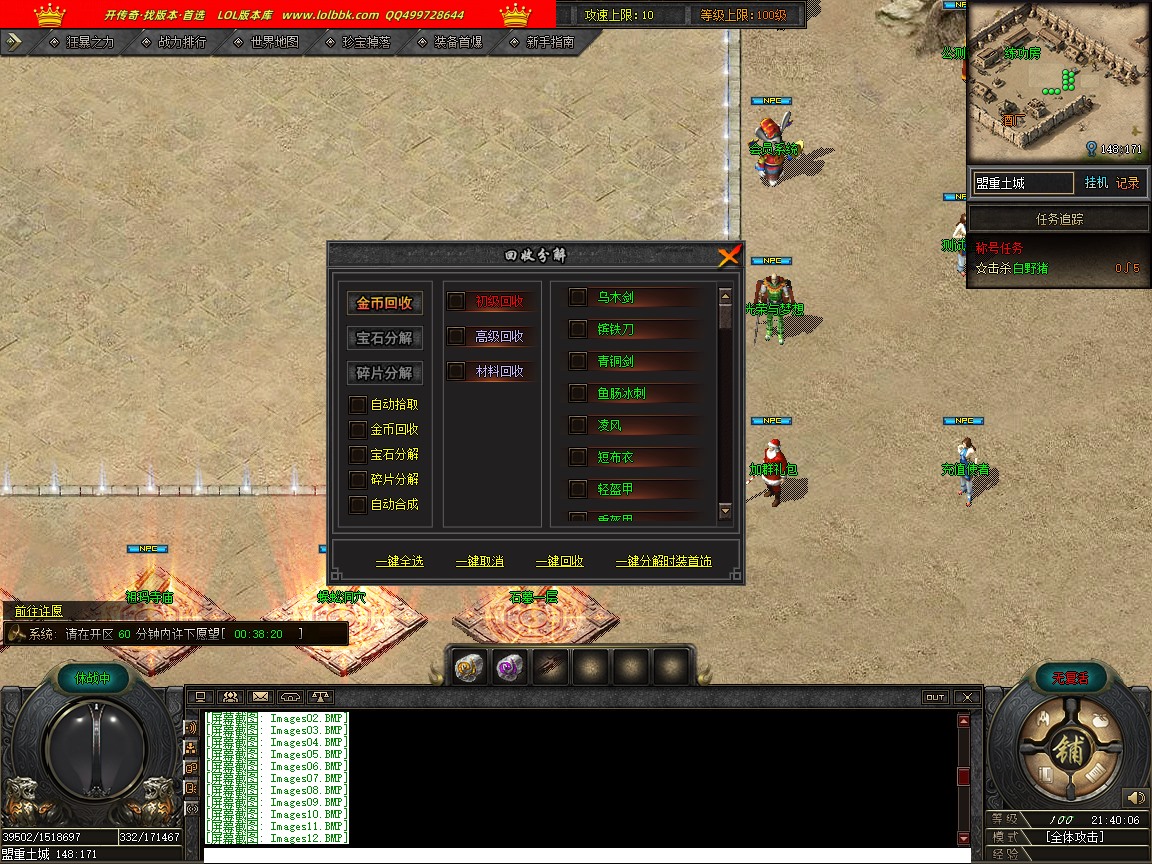Close the 回收分解 recycle window
Viewport: 1152px width, 864px height.
coord(729,256)
